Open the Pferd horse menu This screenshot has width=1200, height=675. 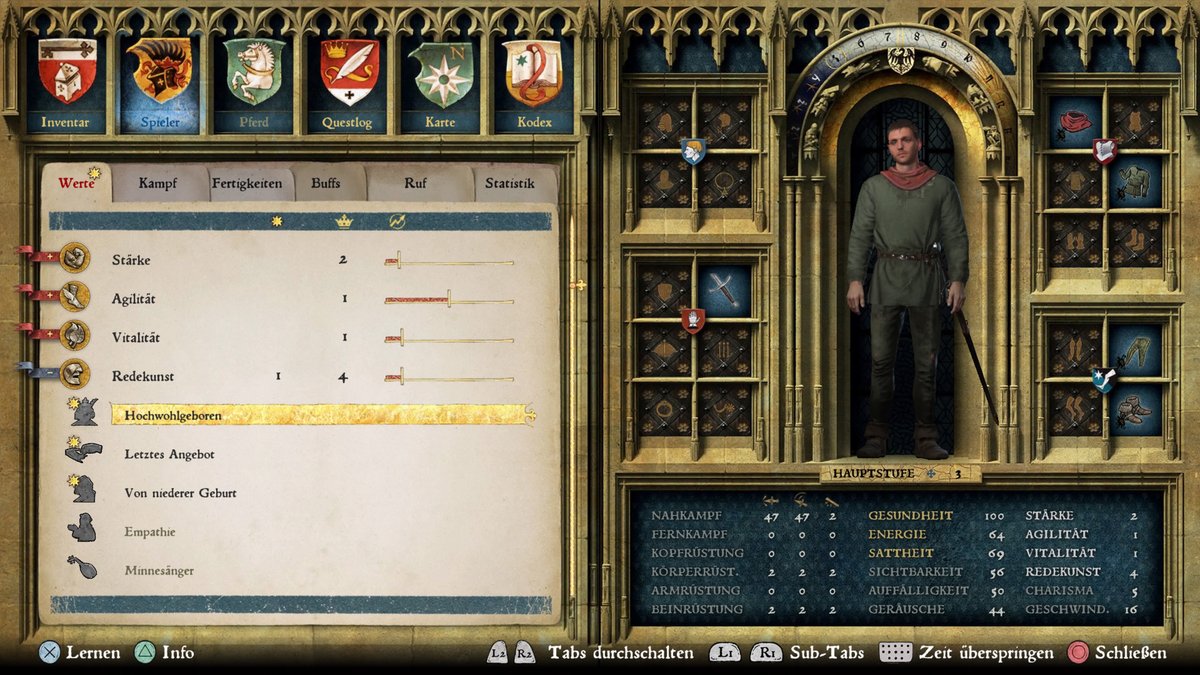tap(253, 83)
